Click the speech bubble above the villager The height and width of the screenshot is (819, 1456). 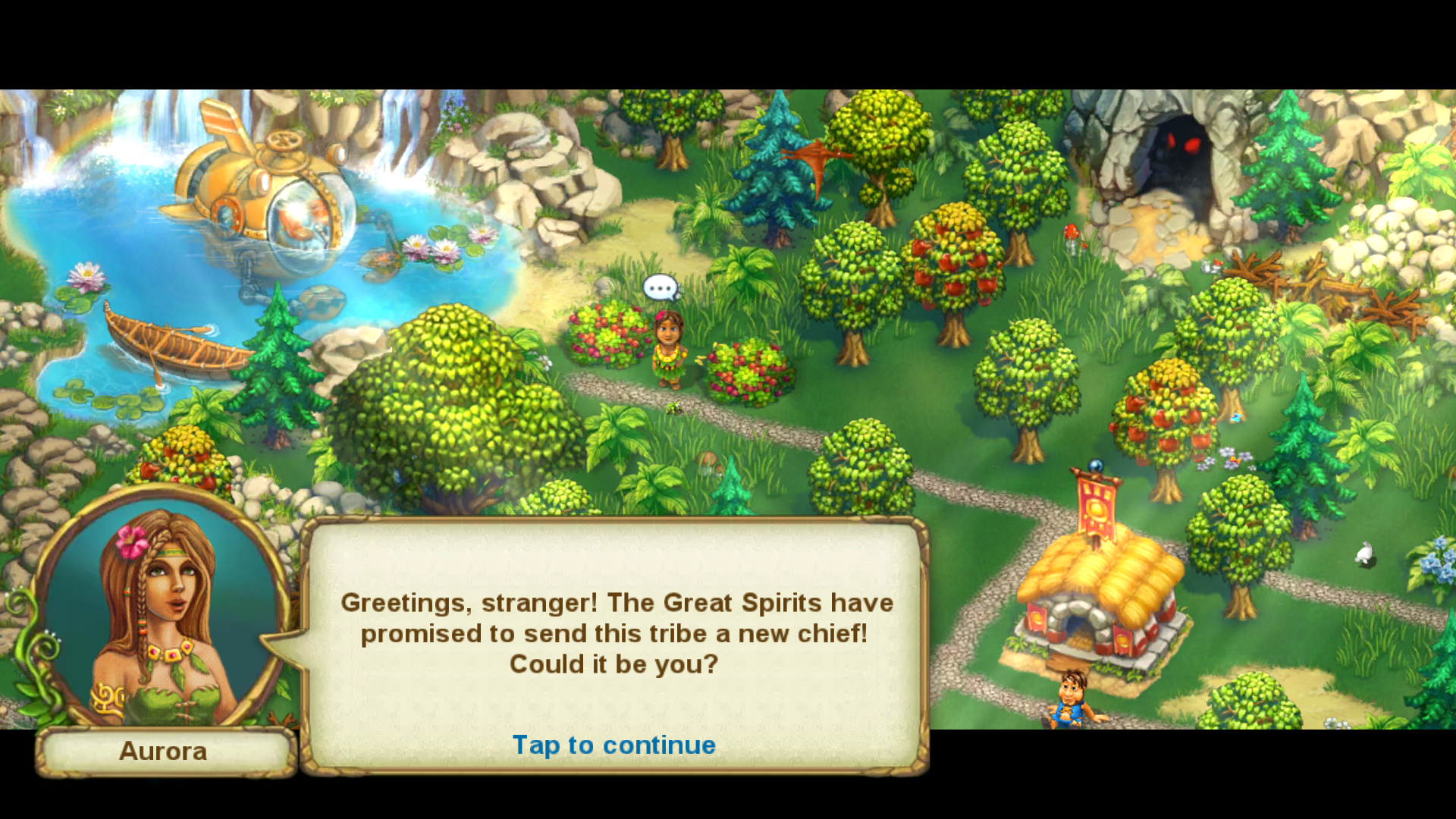[660, 288]
